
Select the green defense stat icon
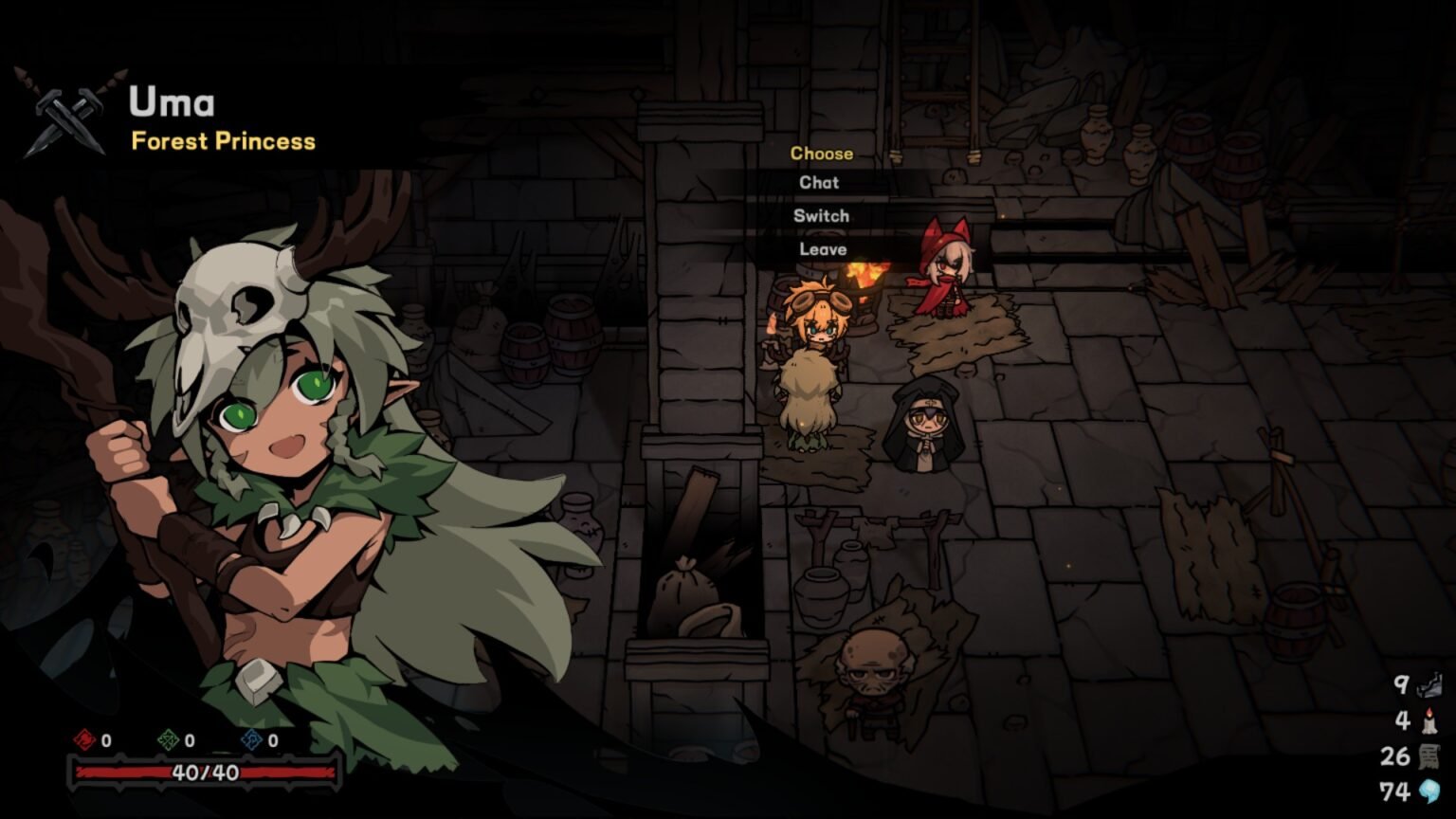coord(171,742)
